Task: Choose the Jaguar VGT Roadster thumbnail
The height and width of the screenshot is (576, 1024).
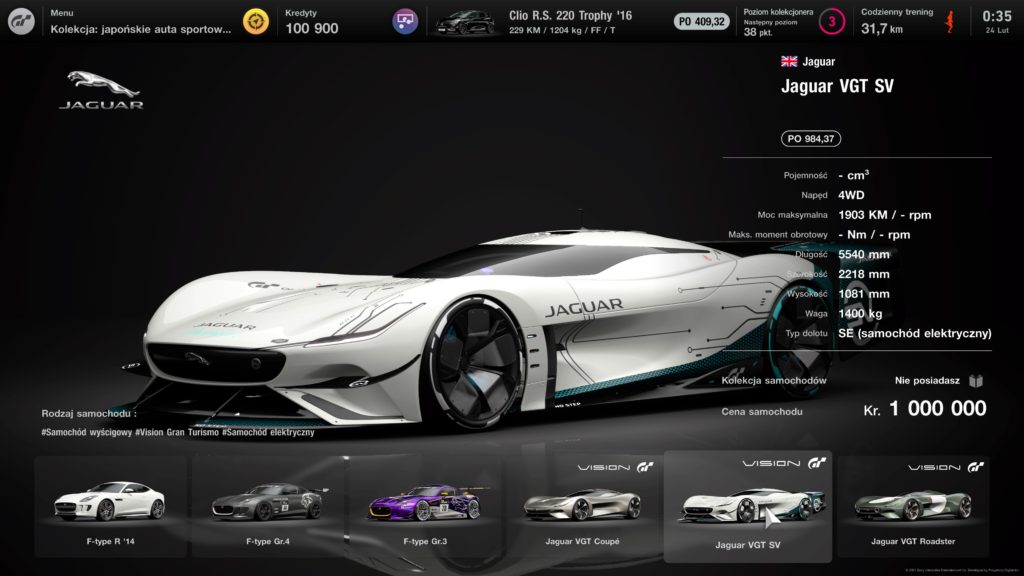Action: [912, 506]
